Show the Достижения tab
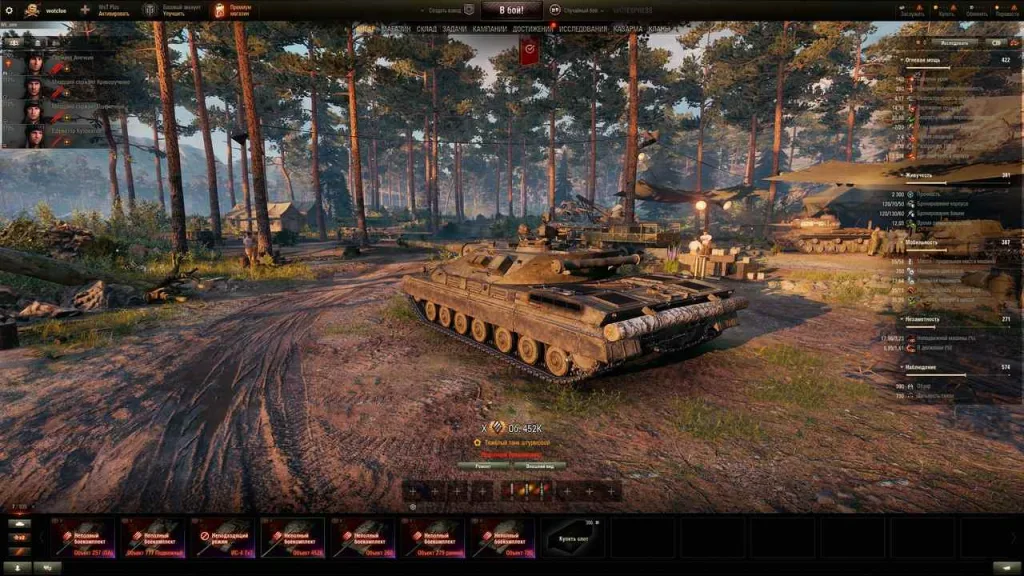1024x576 pixels. (532, 30)
